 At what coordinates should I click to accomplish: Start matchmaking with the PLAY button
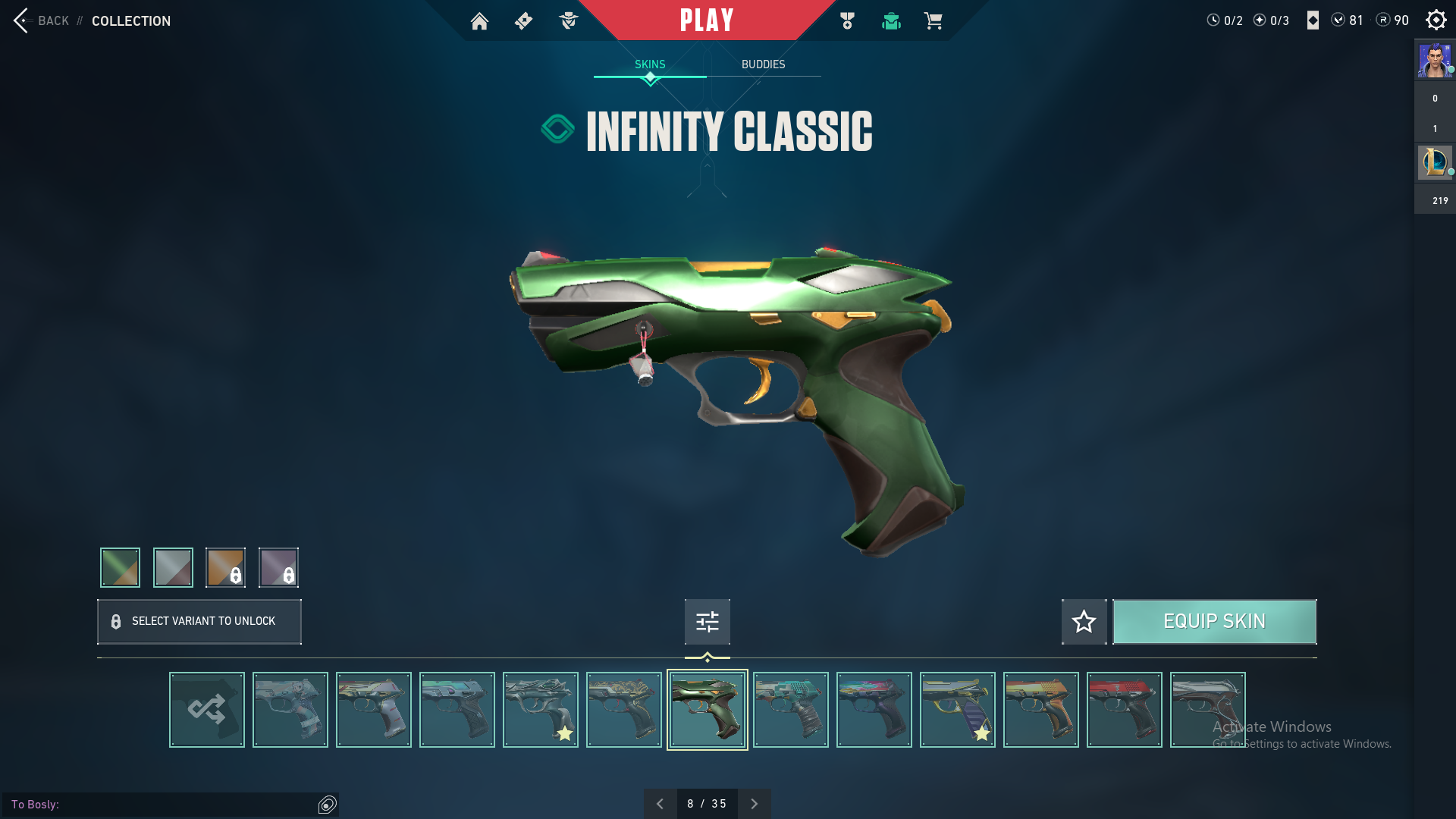pyautogui.click(x=706, y=20)
